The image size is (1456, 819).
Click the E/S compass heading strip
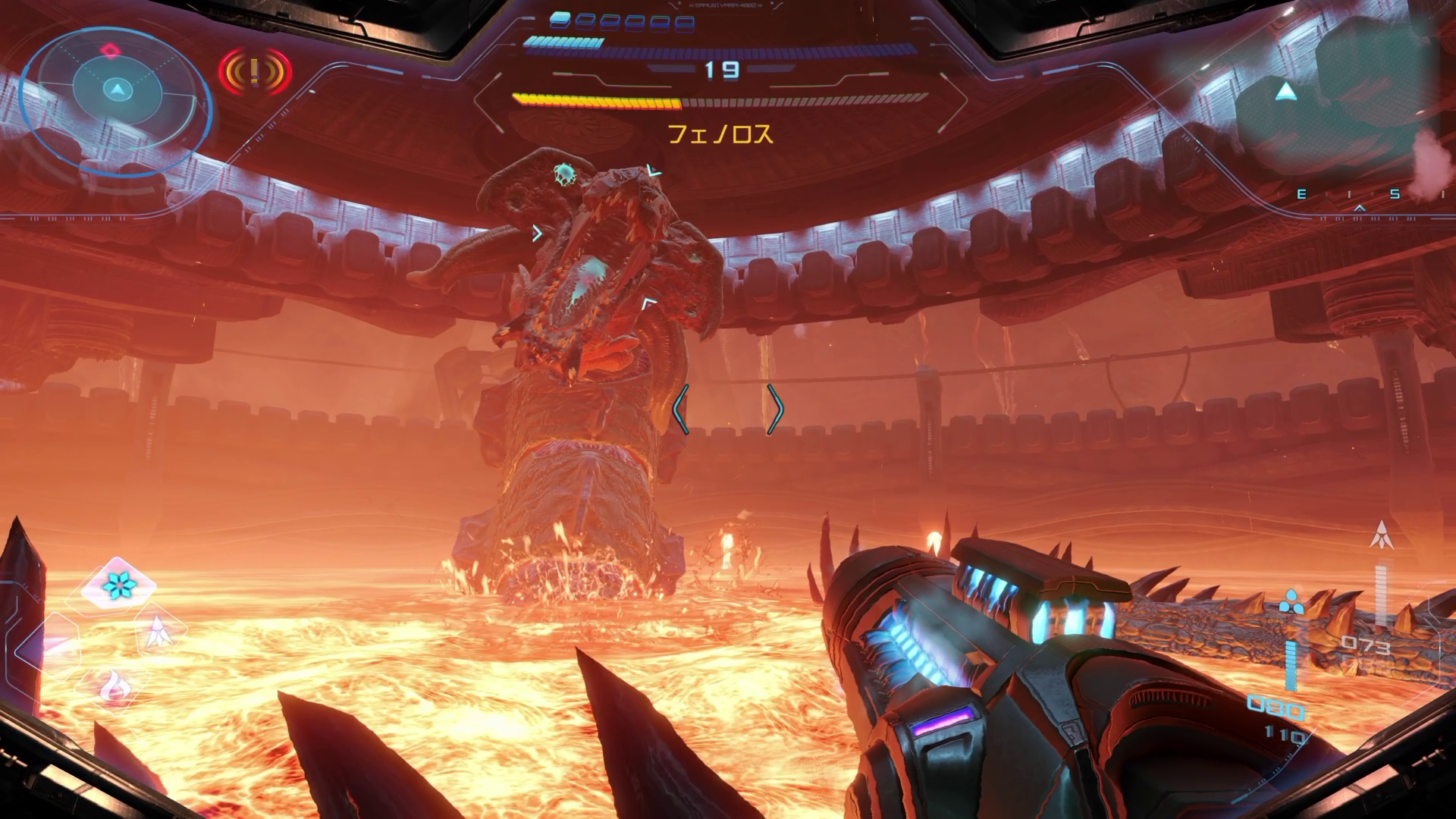[1357, 196]
